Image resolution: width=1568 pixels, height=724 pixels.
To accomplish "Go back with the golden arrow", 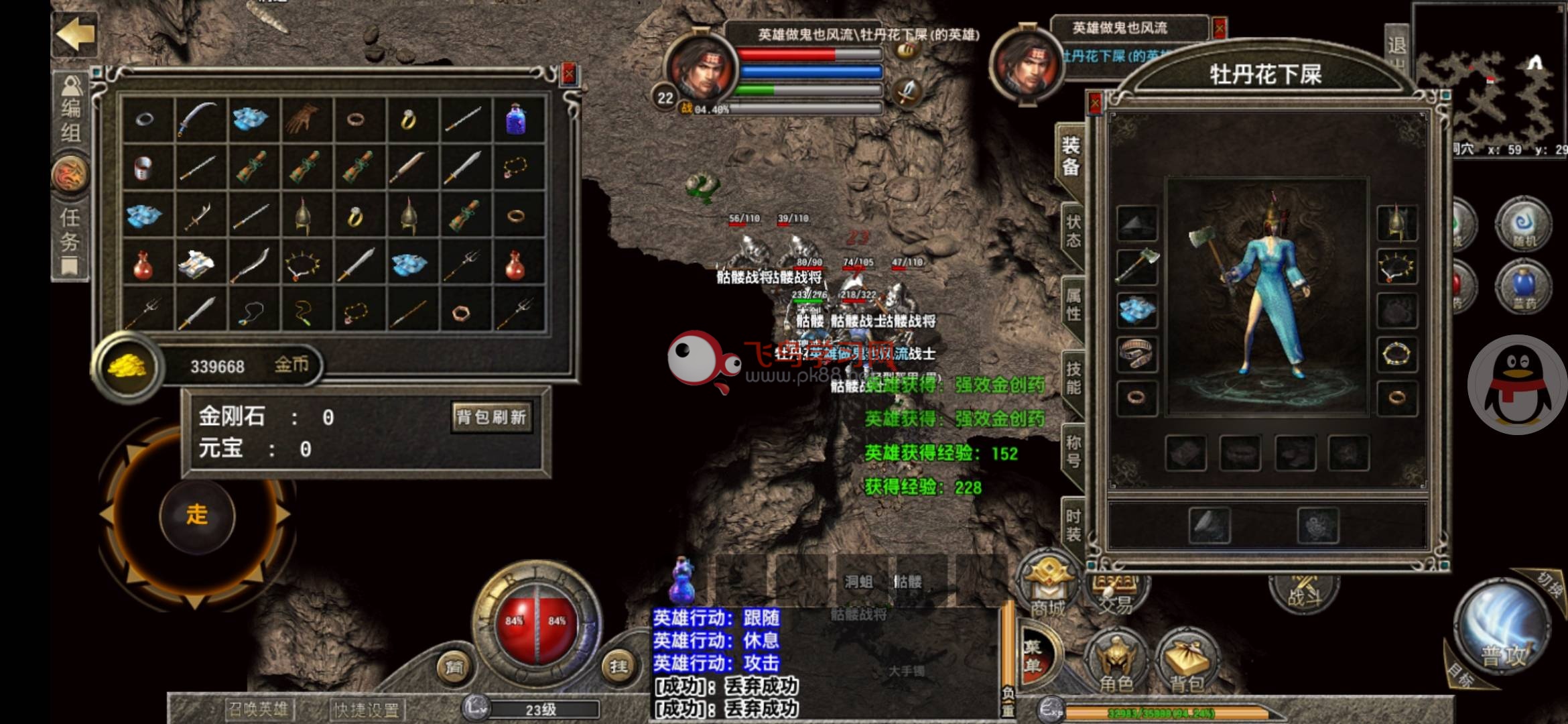I will coord(75,34).
